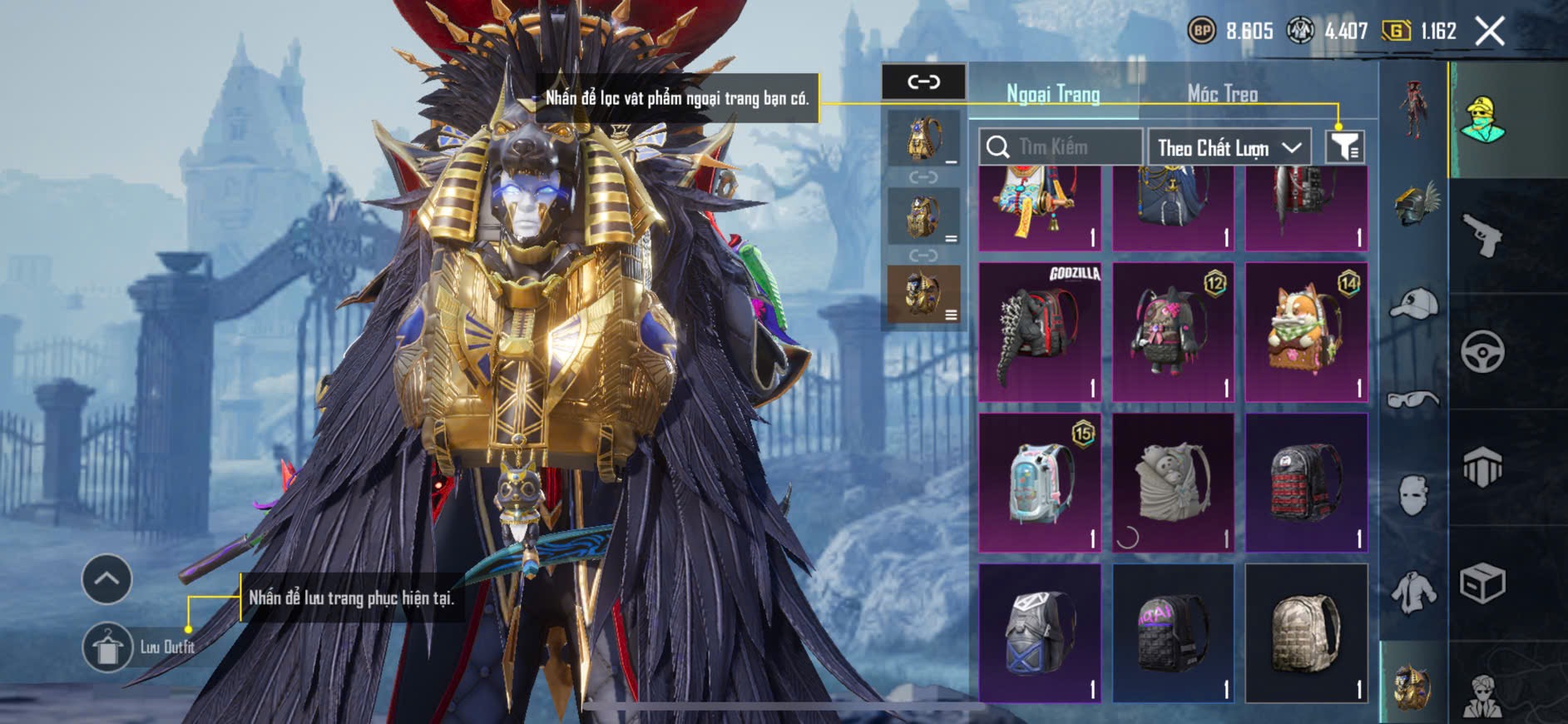Choose the corgi dog backpack
The width and height of the screenshot is (1568, 724).
1306,332
